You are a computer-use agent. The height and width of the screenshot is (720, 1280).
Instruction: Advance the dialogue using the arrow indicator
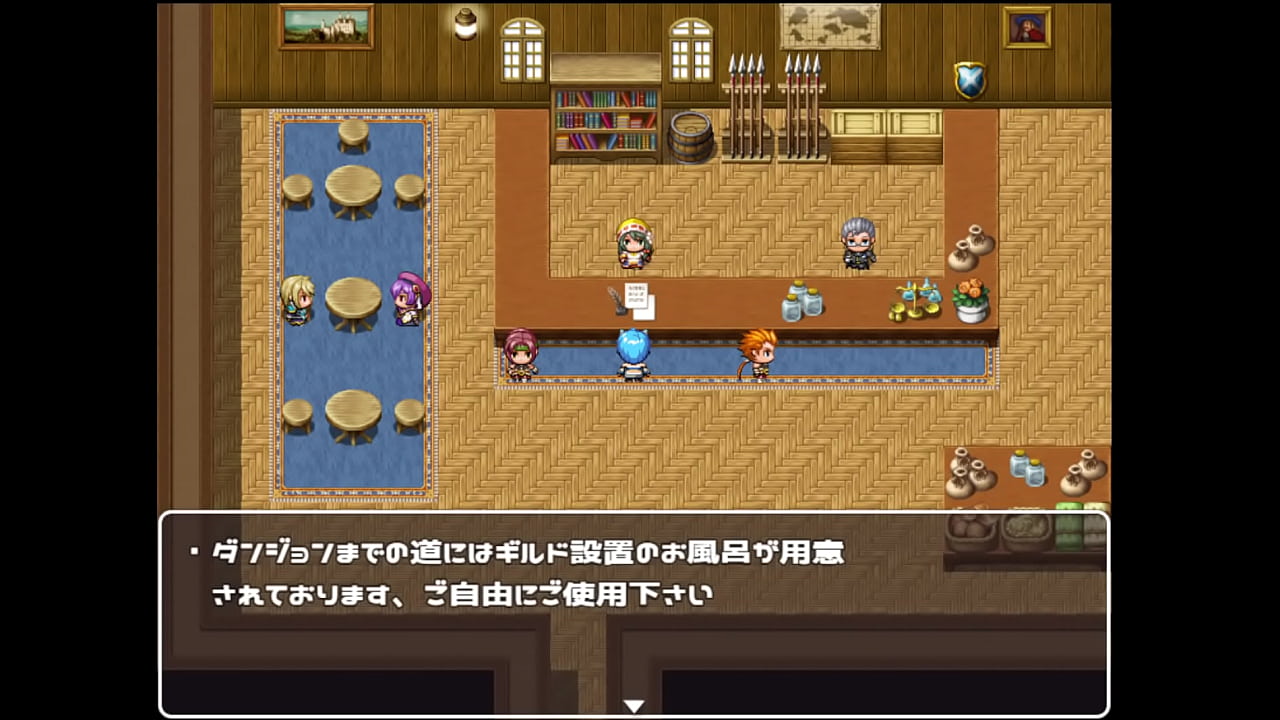(634, 704)
